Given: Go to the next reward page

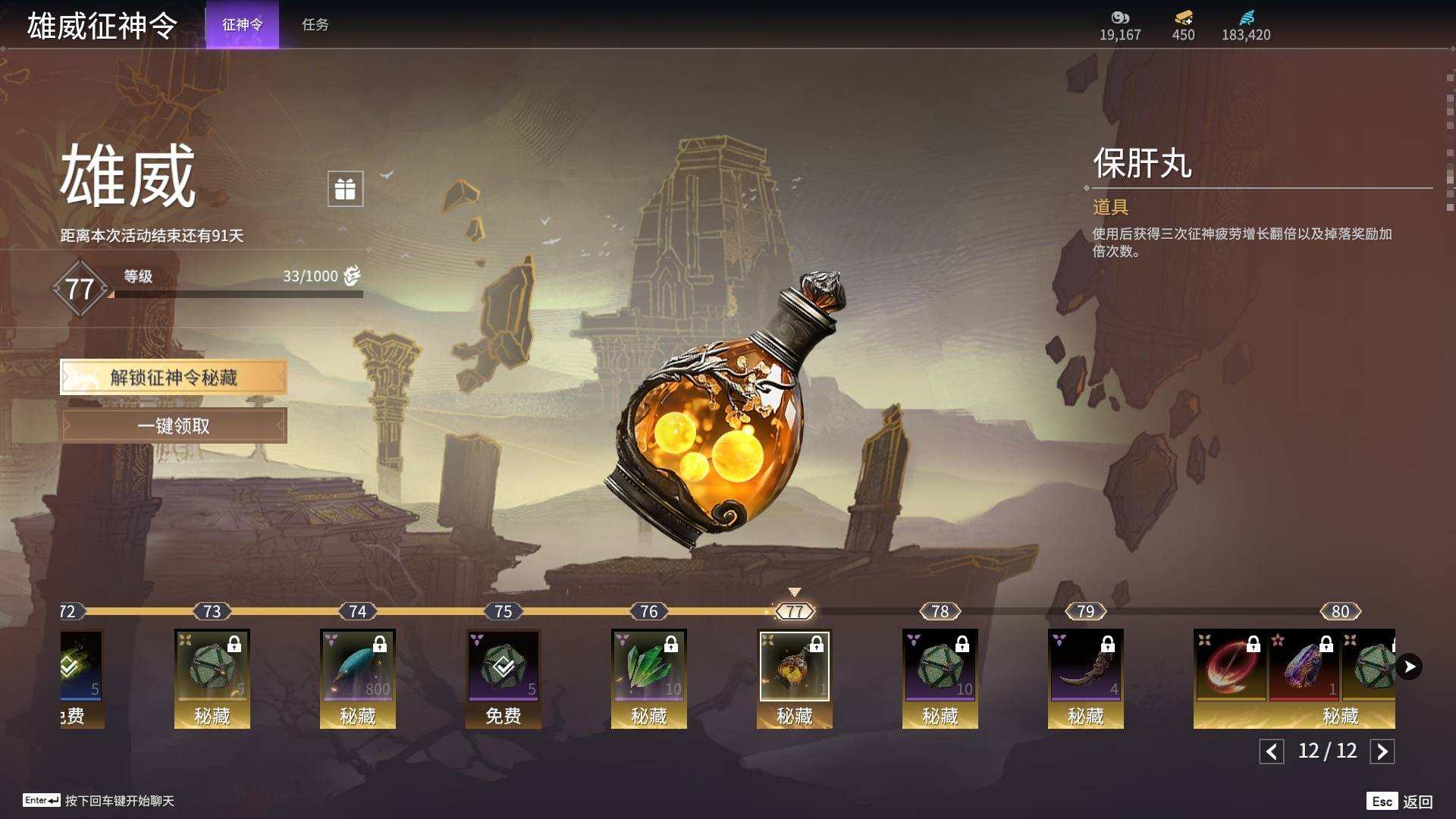Looking at the screenshot, I should (1382, 752).
